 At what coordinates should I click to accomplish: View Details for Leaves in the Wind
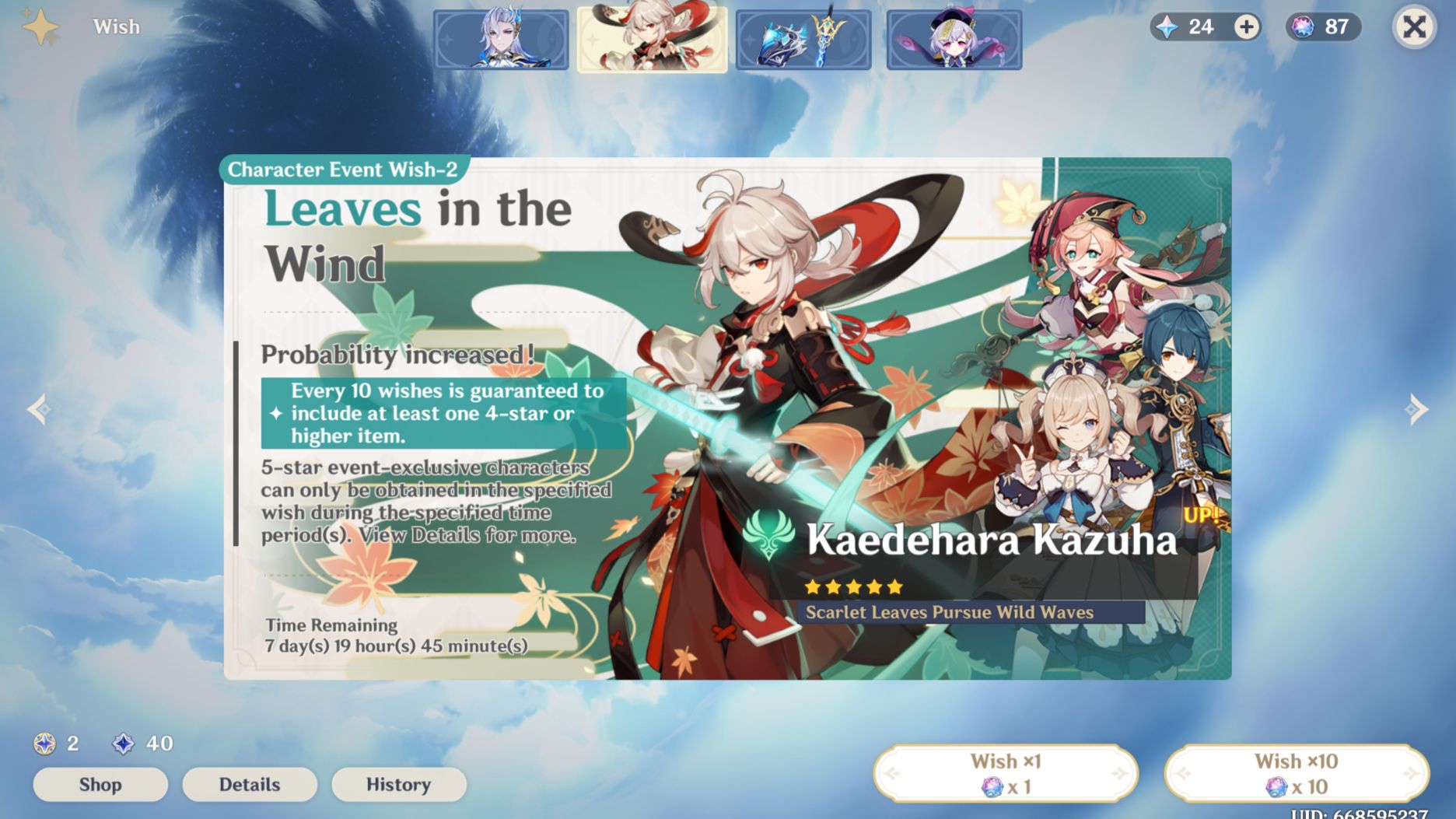click(x=249, y=784)
